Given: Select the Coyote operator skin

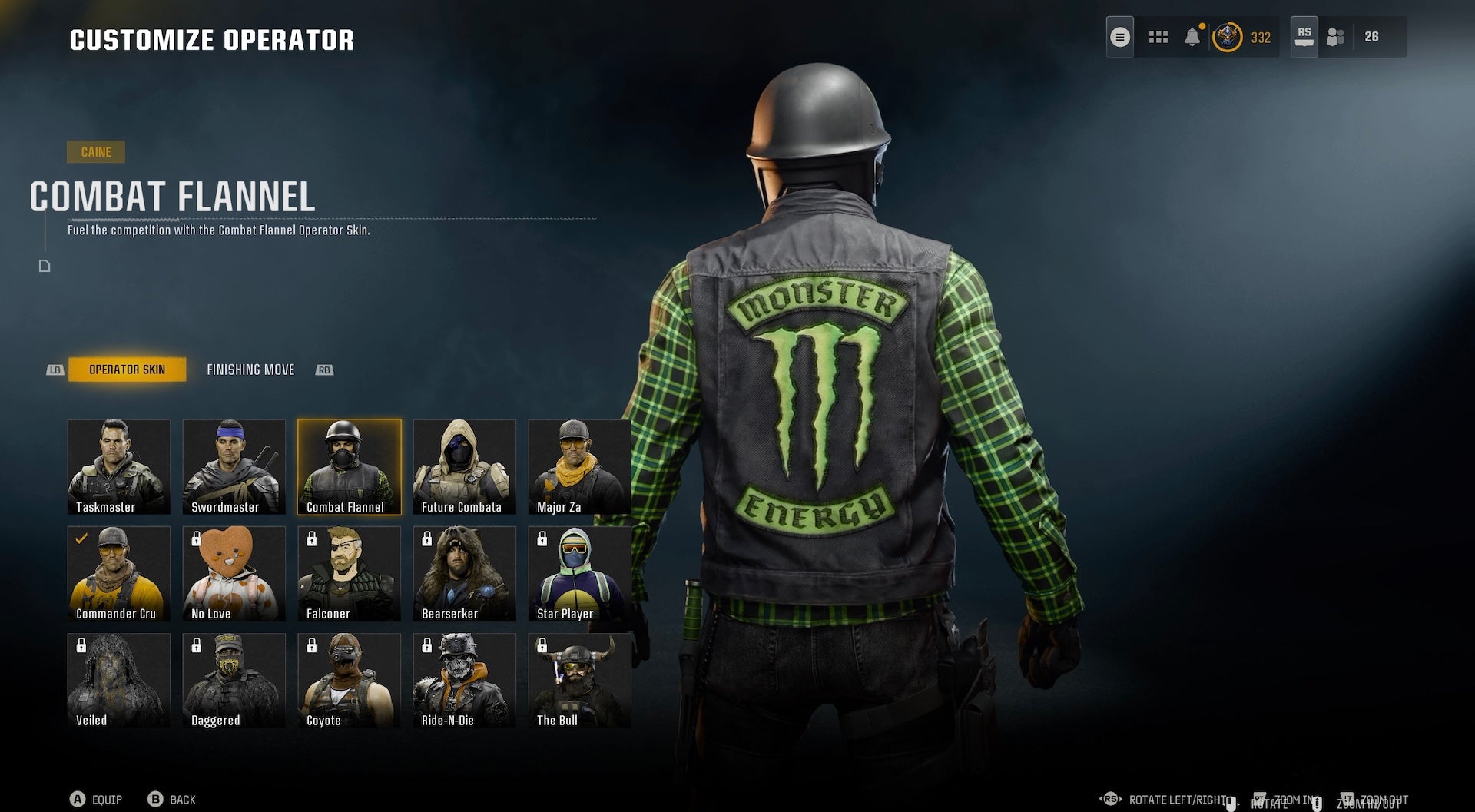Looking at the screenshot, I should pyautogui.click(x=350, y=680).
